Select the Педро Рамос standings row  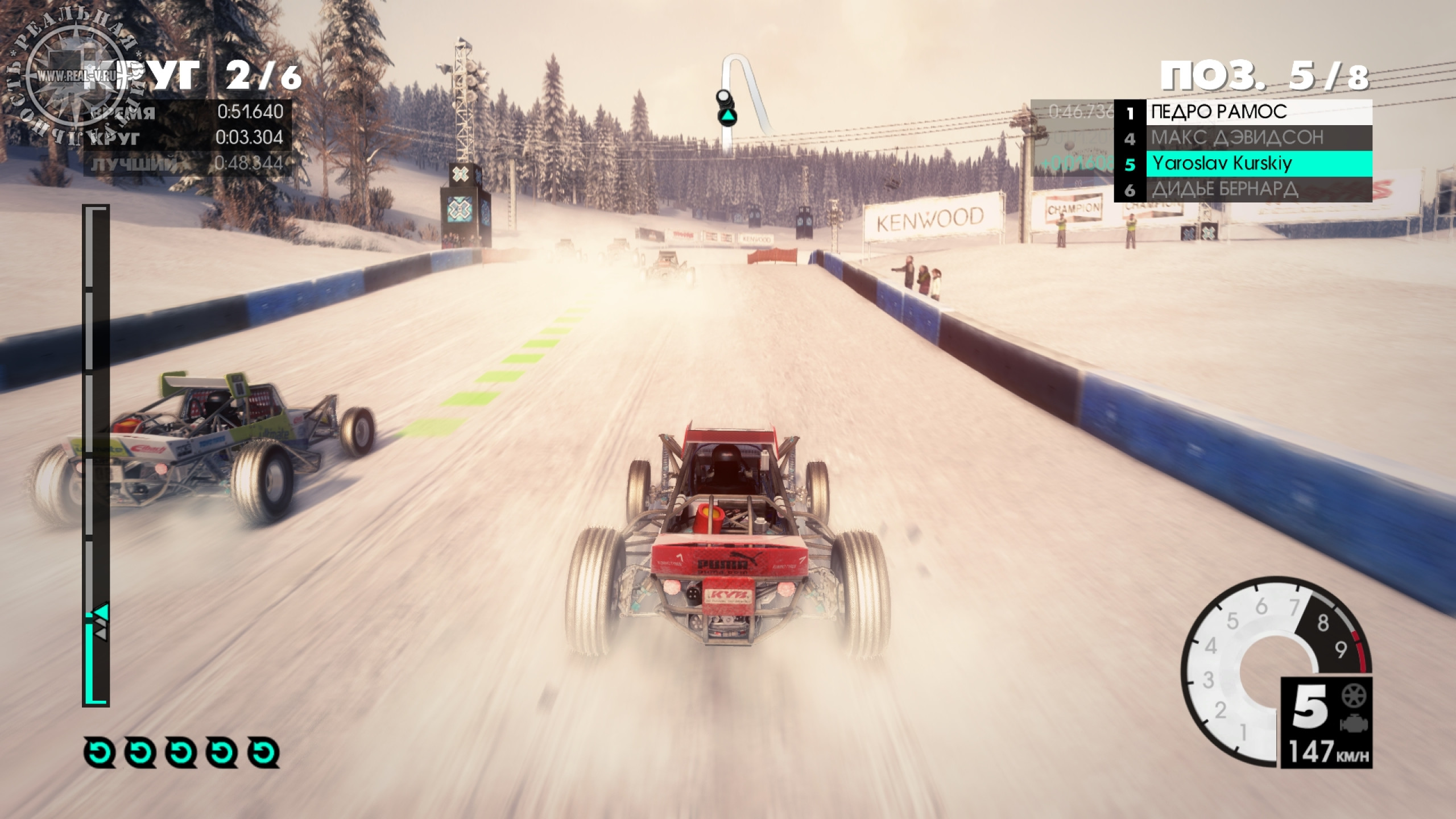pyautogui.click(x=1243, y=113)
